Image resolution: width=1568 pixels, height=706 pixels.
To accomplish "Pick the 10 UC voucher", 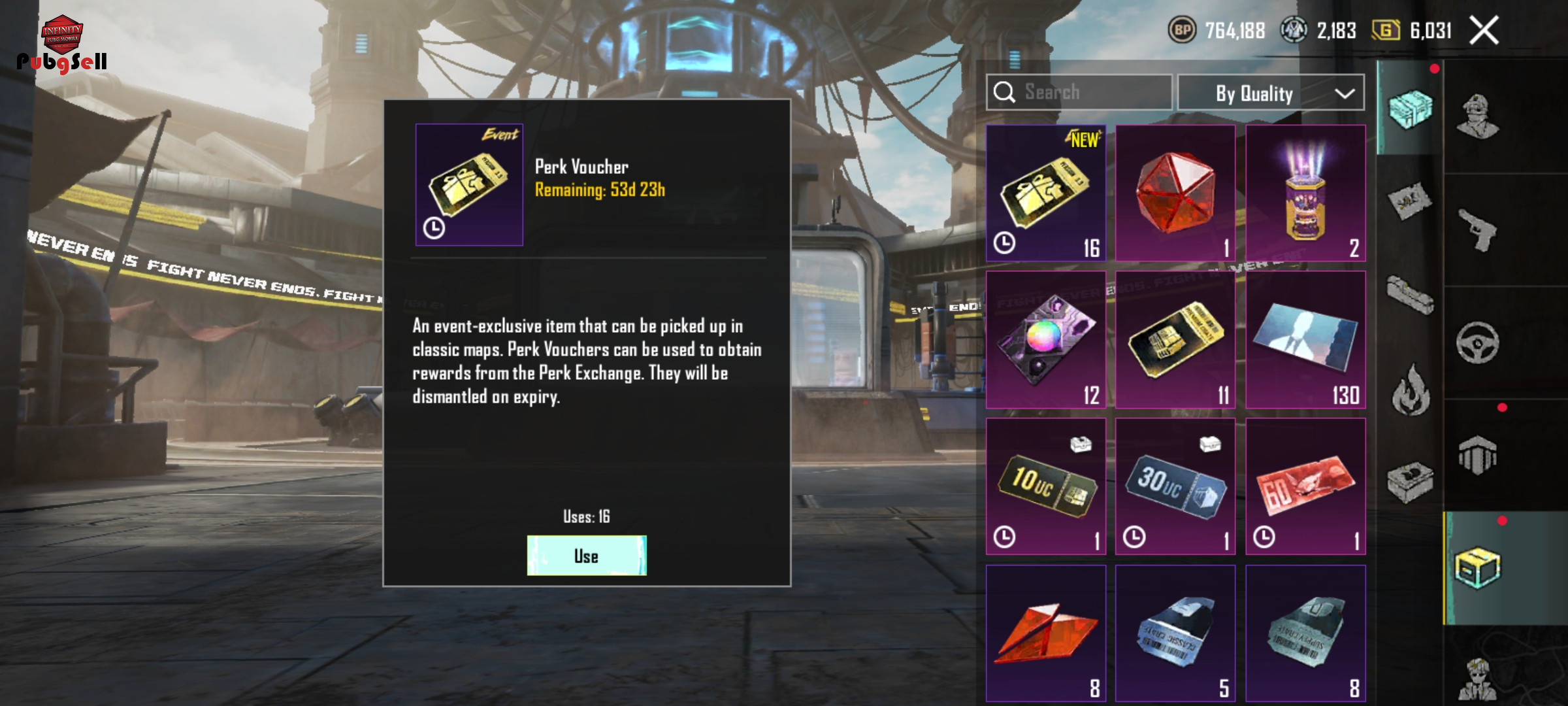I will [x=1045, y=486].
